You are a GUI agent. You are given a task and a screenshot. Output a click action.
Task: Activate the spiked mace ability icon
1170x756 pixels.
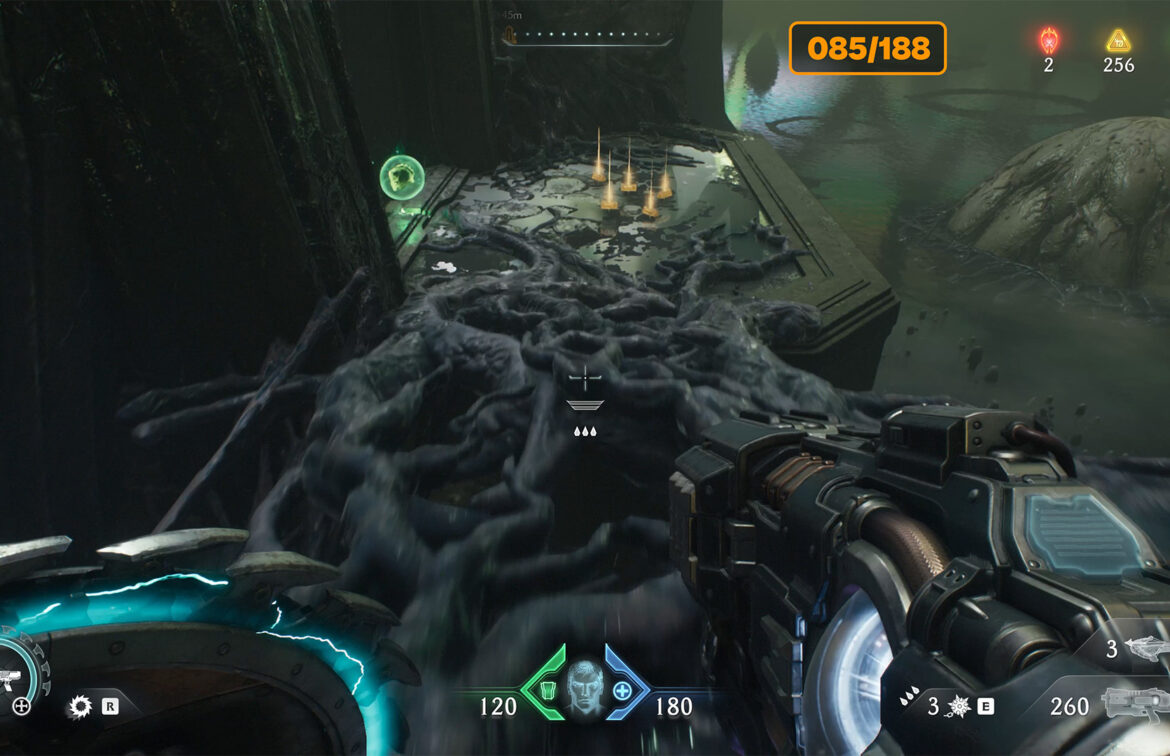click(x=958, y=706)
